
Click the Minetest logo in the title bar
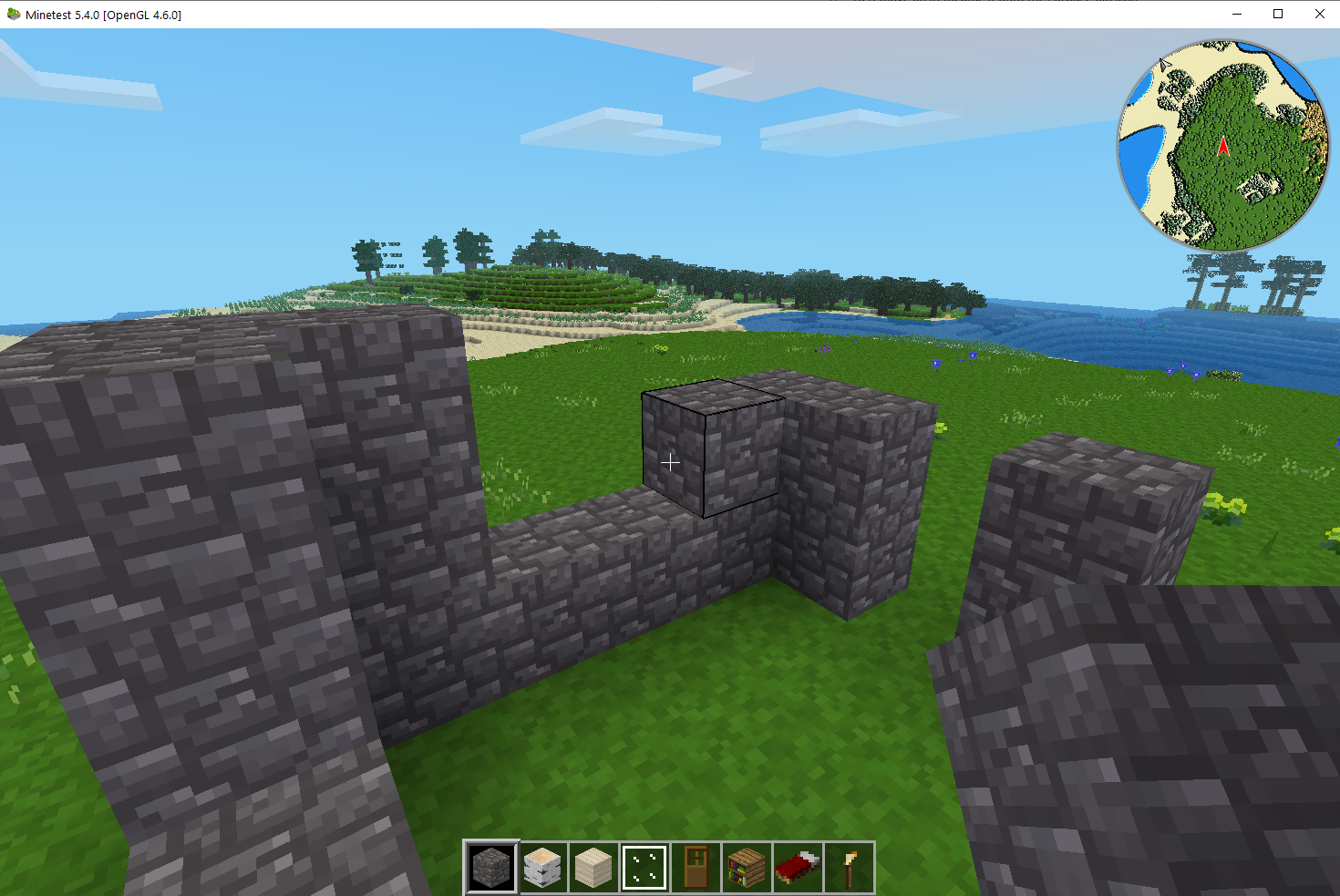(12, 14)
